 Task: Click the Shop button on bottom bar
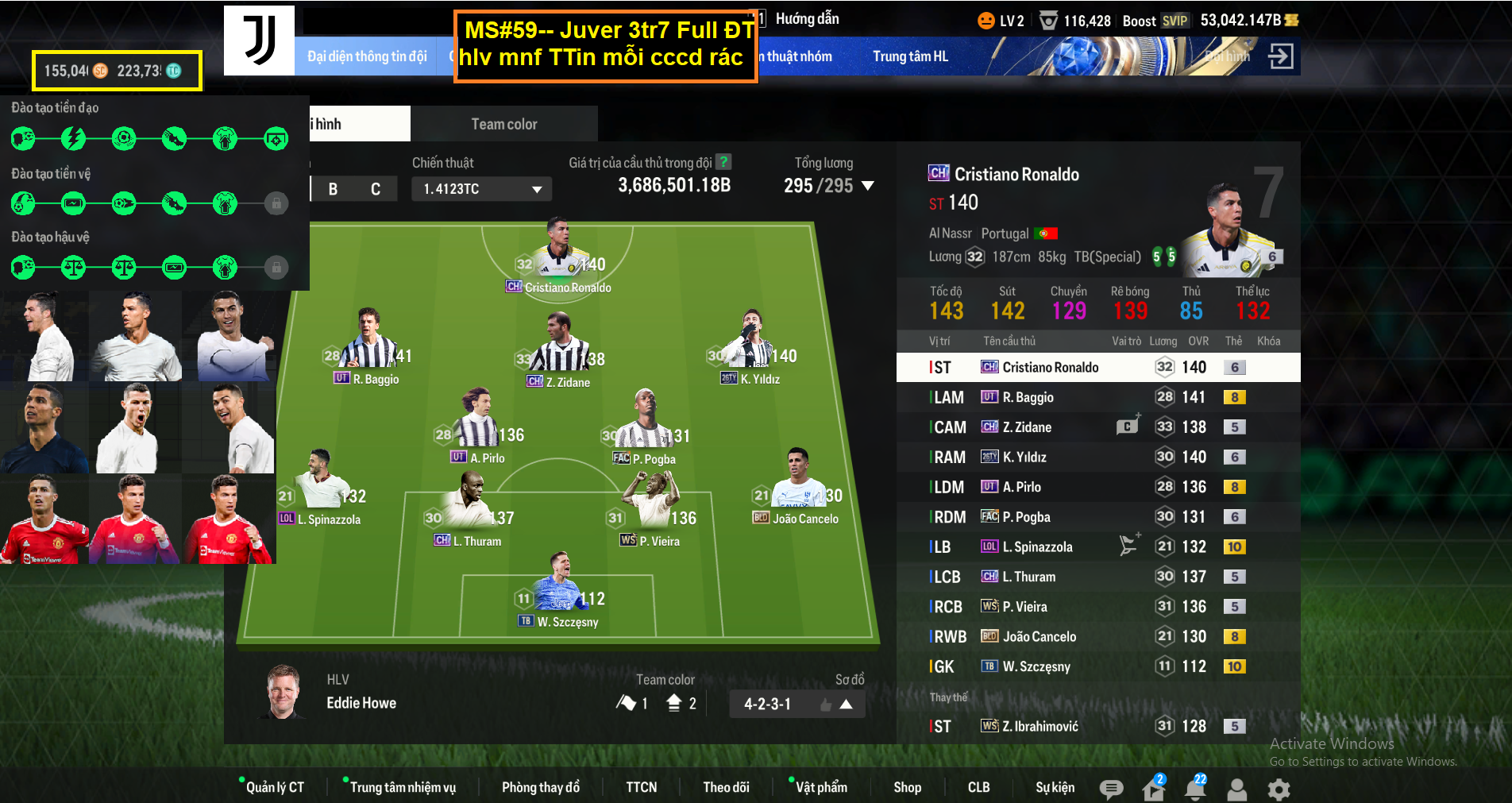pyautogui.click(x=908, y=787)
